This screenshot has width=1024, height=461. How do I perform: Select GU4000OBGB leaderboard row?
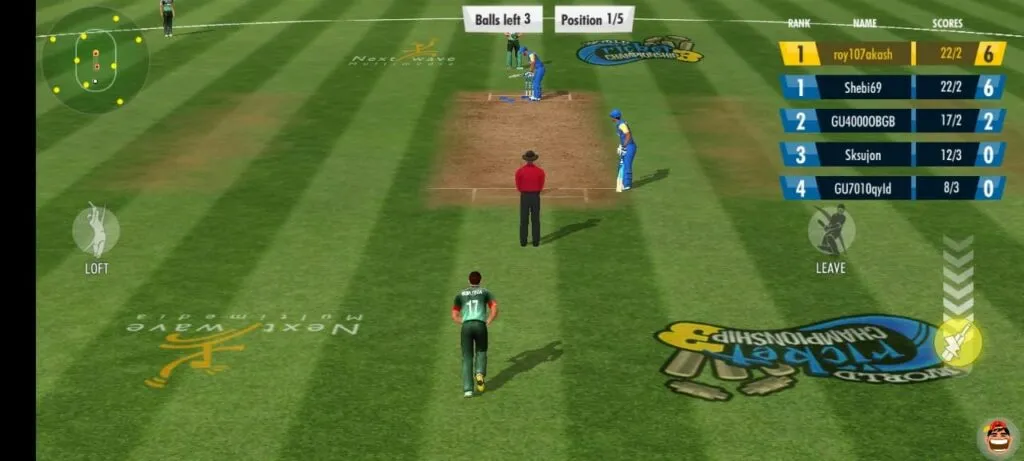892,121
